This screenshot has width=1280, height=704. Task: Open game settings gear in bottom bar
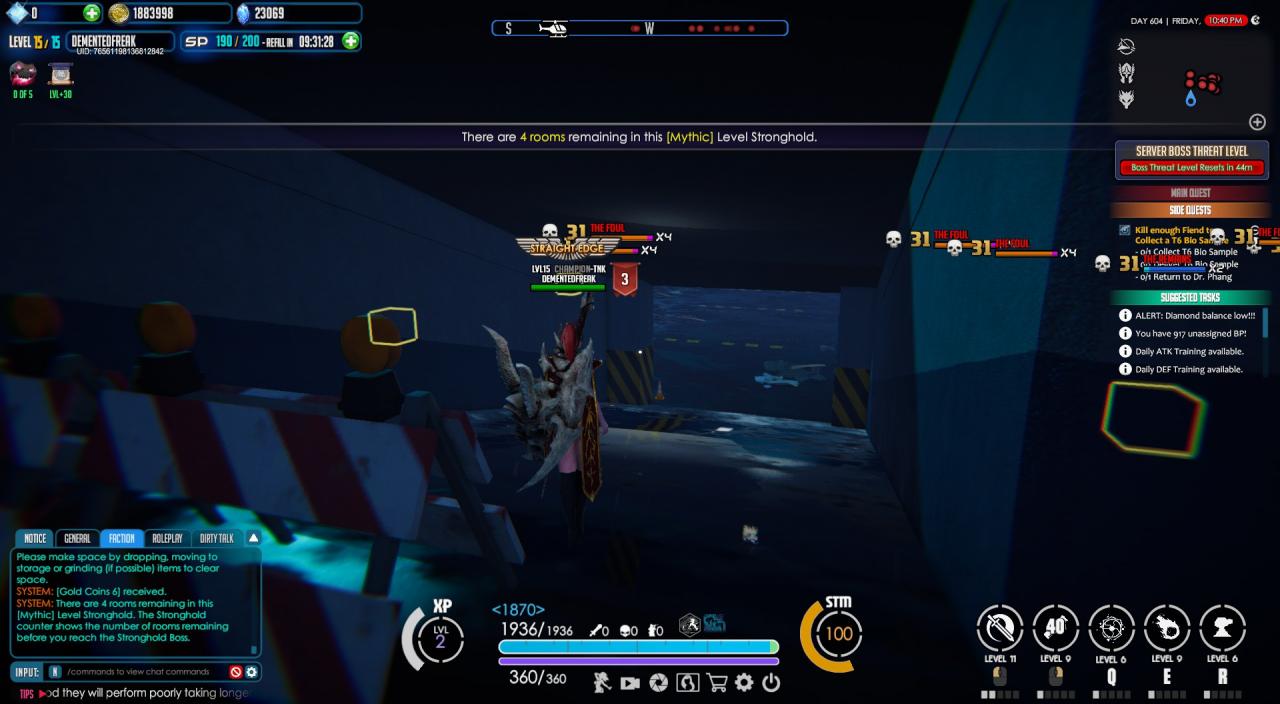pyautogui.click(x=744, y=683)
